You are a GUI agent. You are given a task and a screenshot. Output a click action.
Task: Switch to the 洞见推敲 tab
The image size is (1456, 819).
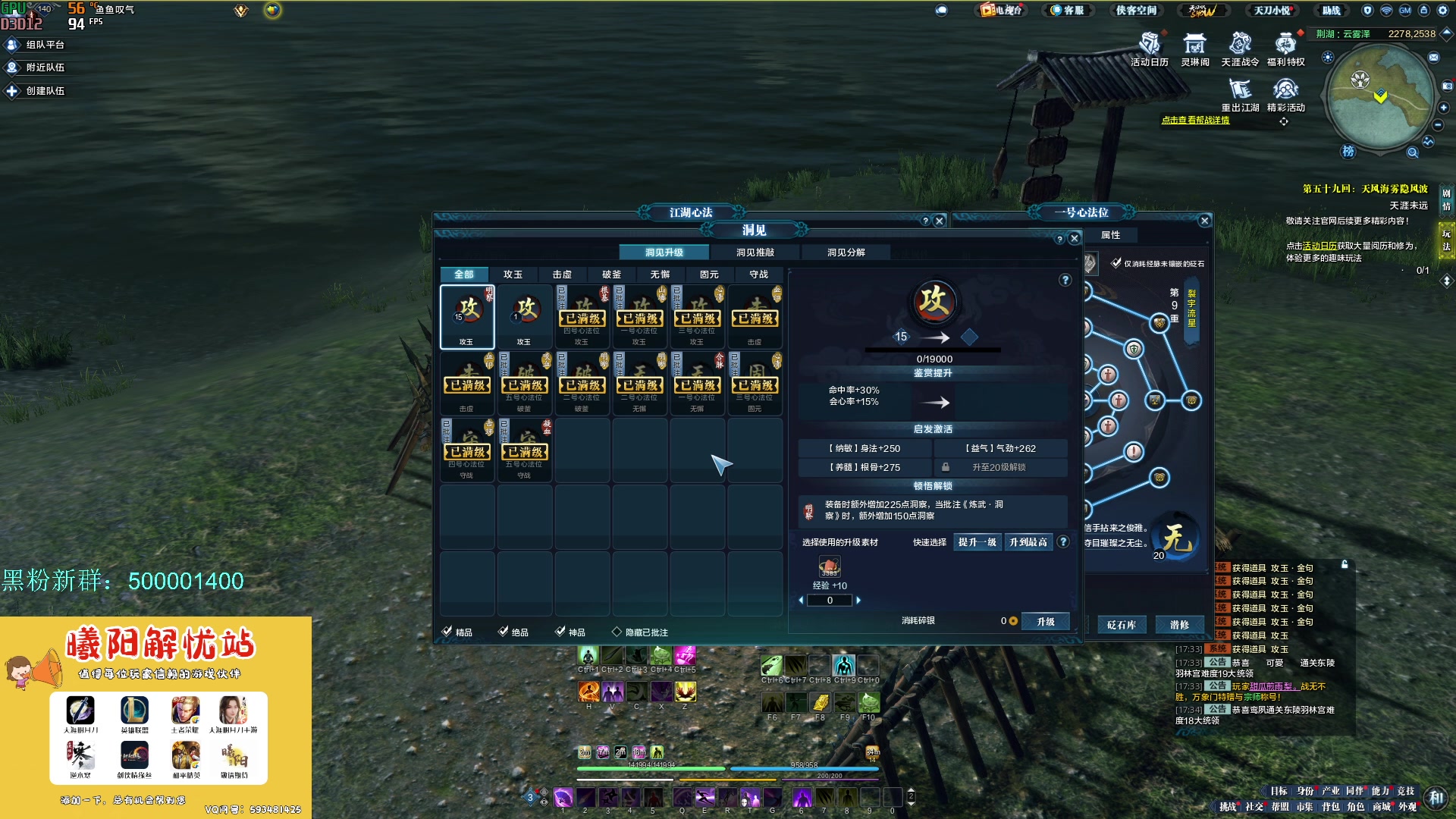pyautogui.click(x=755, y=253)
